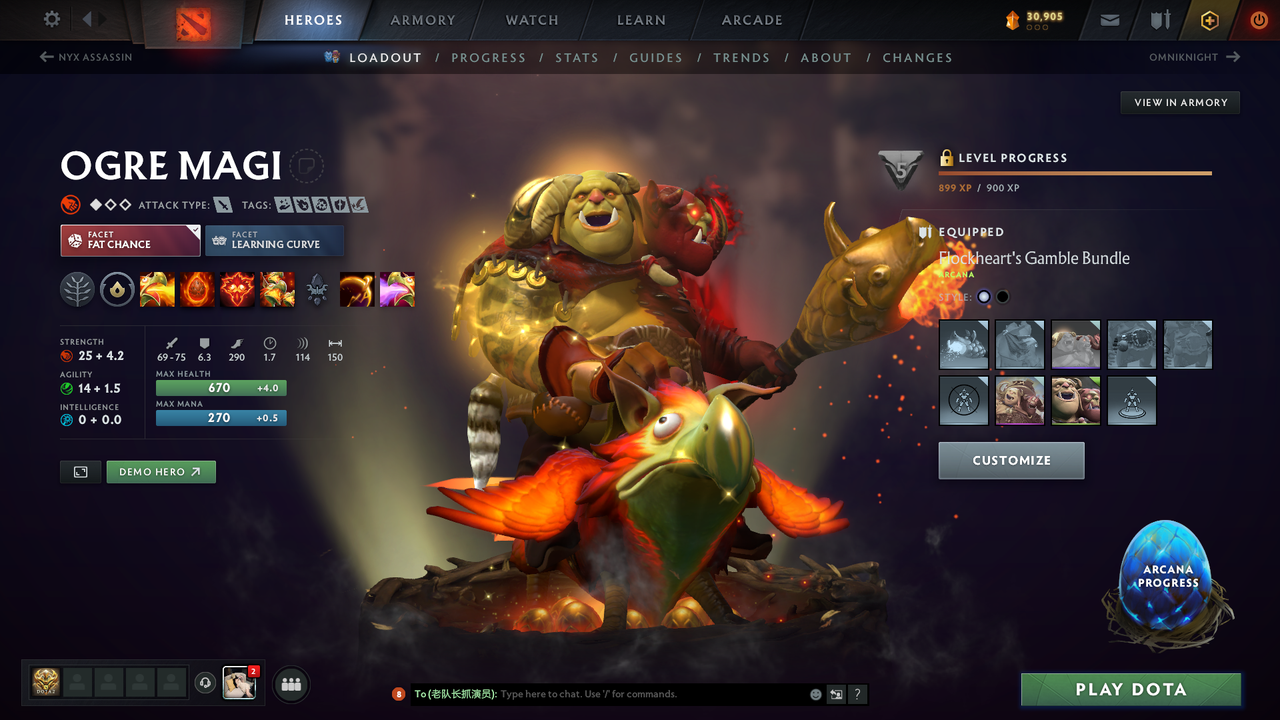Image resolution: width=1280 pixels, height=720 pixels.
Task: Navigate forward to Omniknight
Action: coord(1197,57)
